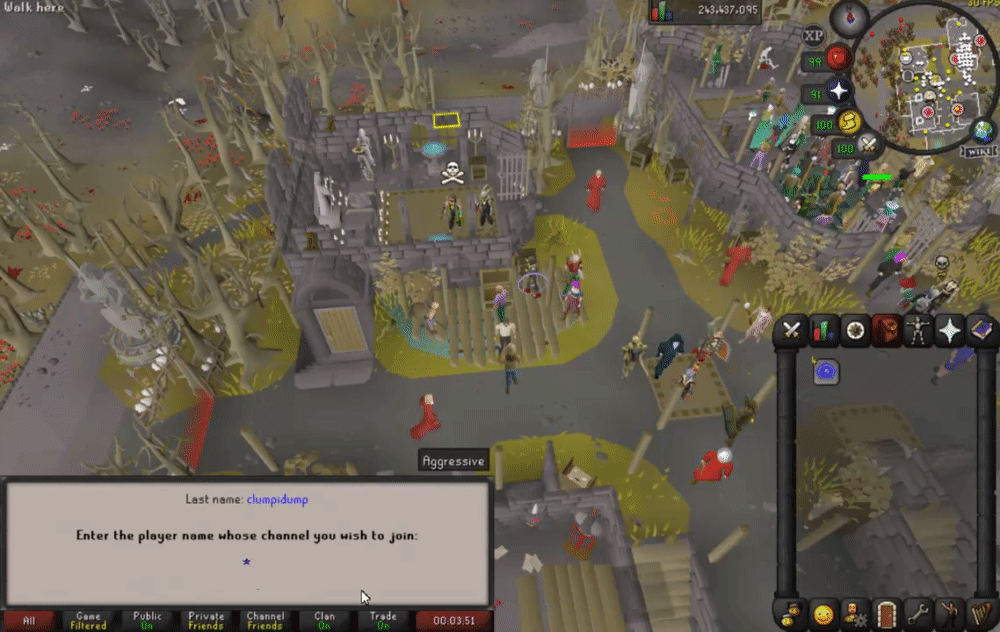This screenshot has height=632, width=1000.
Task: Switch to the Private chat tab
Action: (x=206, y=621)
